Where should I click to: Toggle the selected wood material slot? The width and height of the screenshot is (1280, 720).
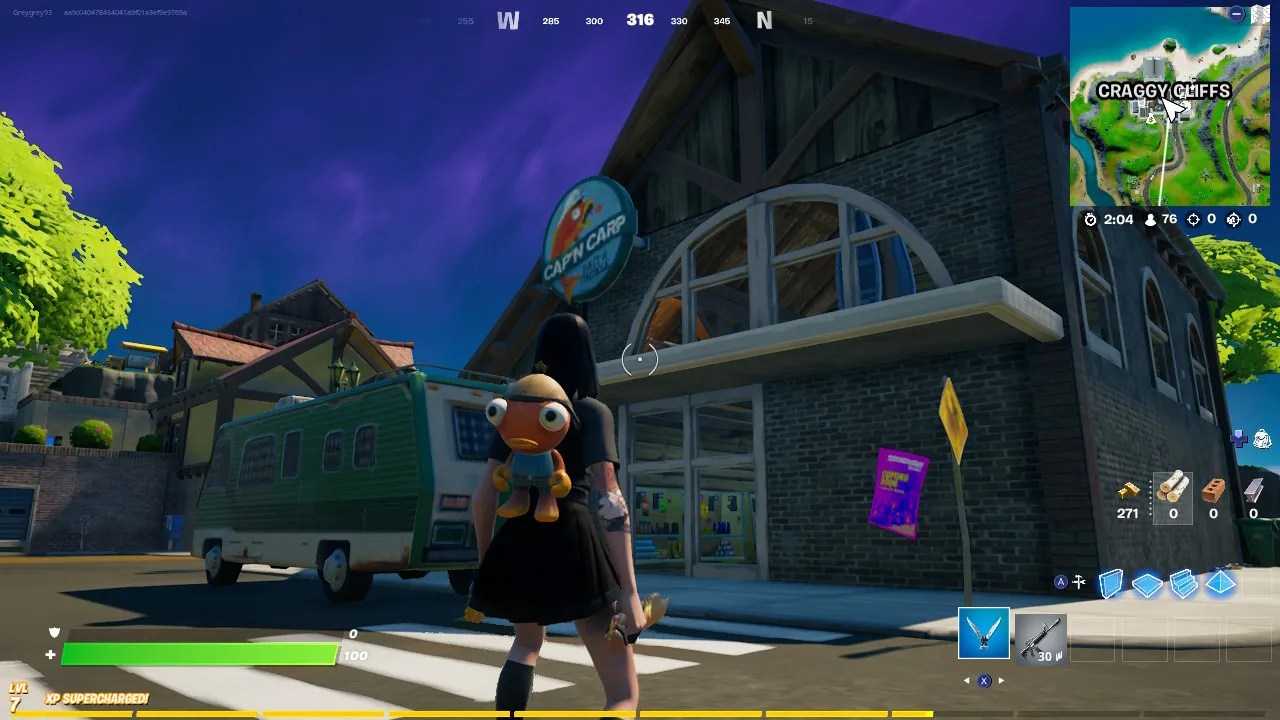(x=1174, y=488)
